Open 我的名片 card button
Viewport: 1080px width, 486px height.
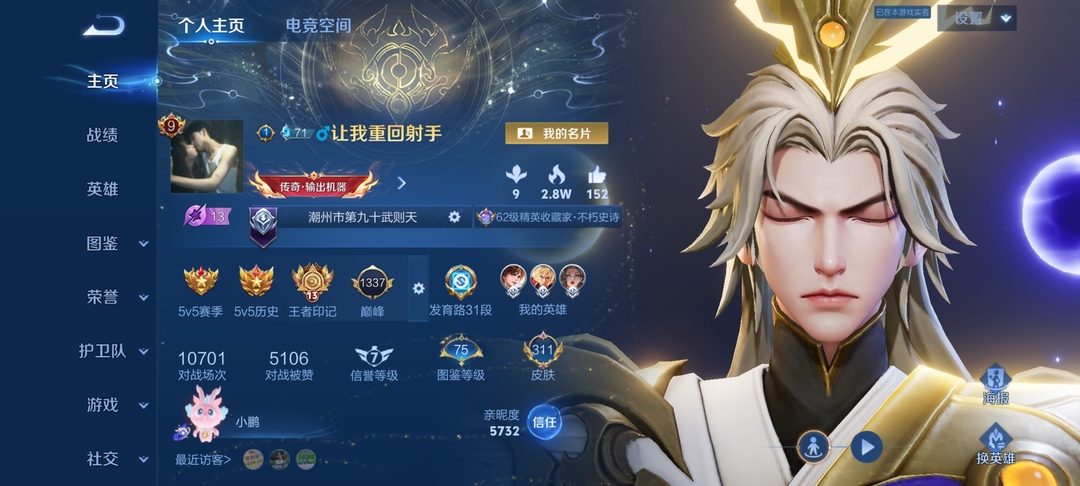pos(556,133)
